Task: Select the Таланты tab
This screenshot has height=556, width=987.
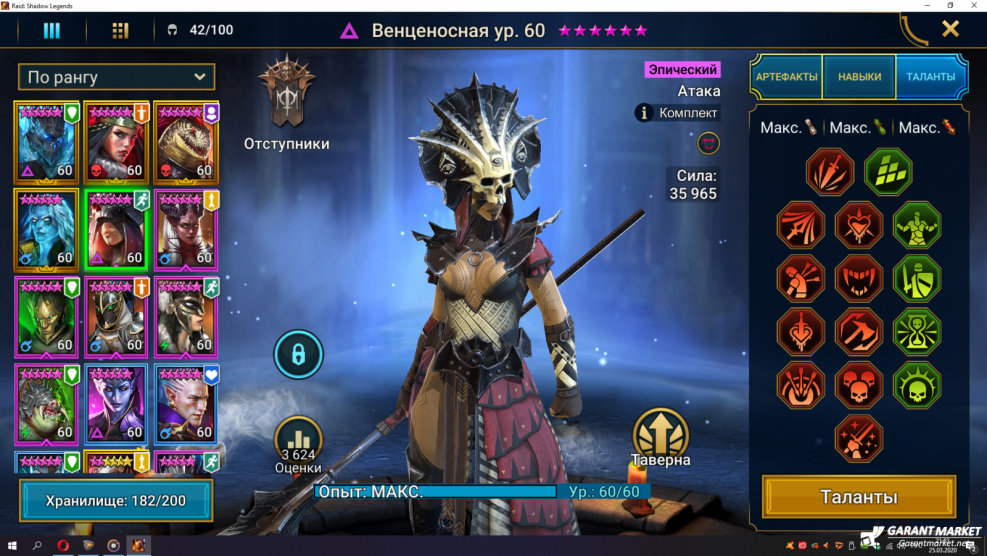Action: pos(931,76)
